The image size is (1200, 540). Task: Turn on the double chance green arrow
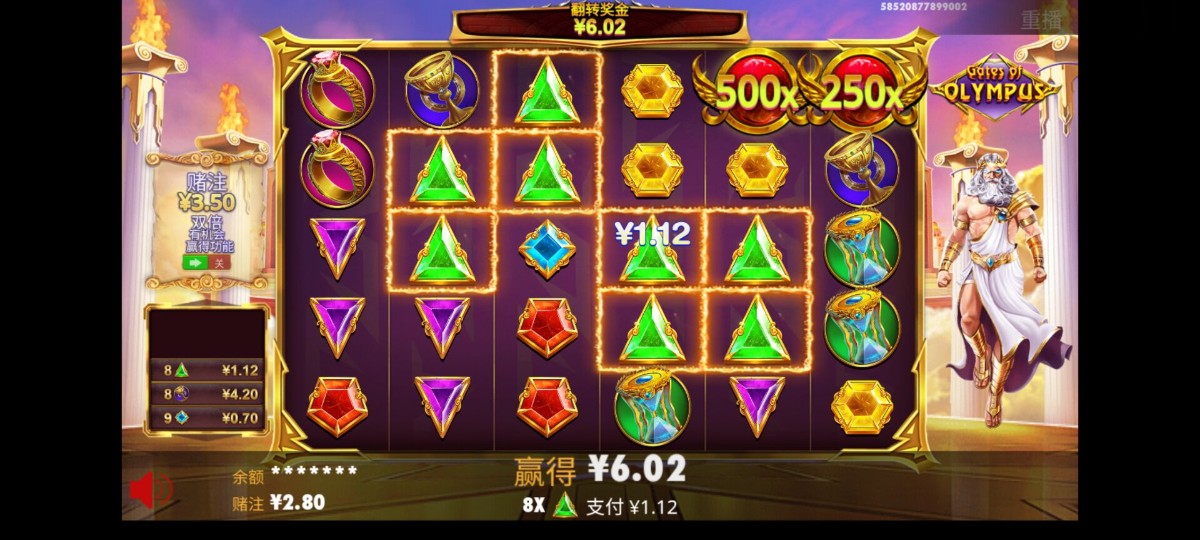tap(195, 263)
